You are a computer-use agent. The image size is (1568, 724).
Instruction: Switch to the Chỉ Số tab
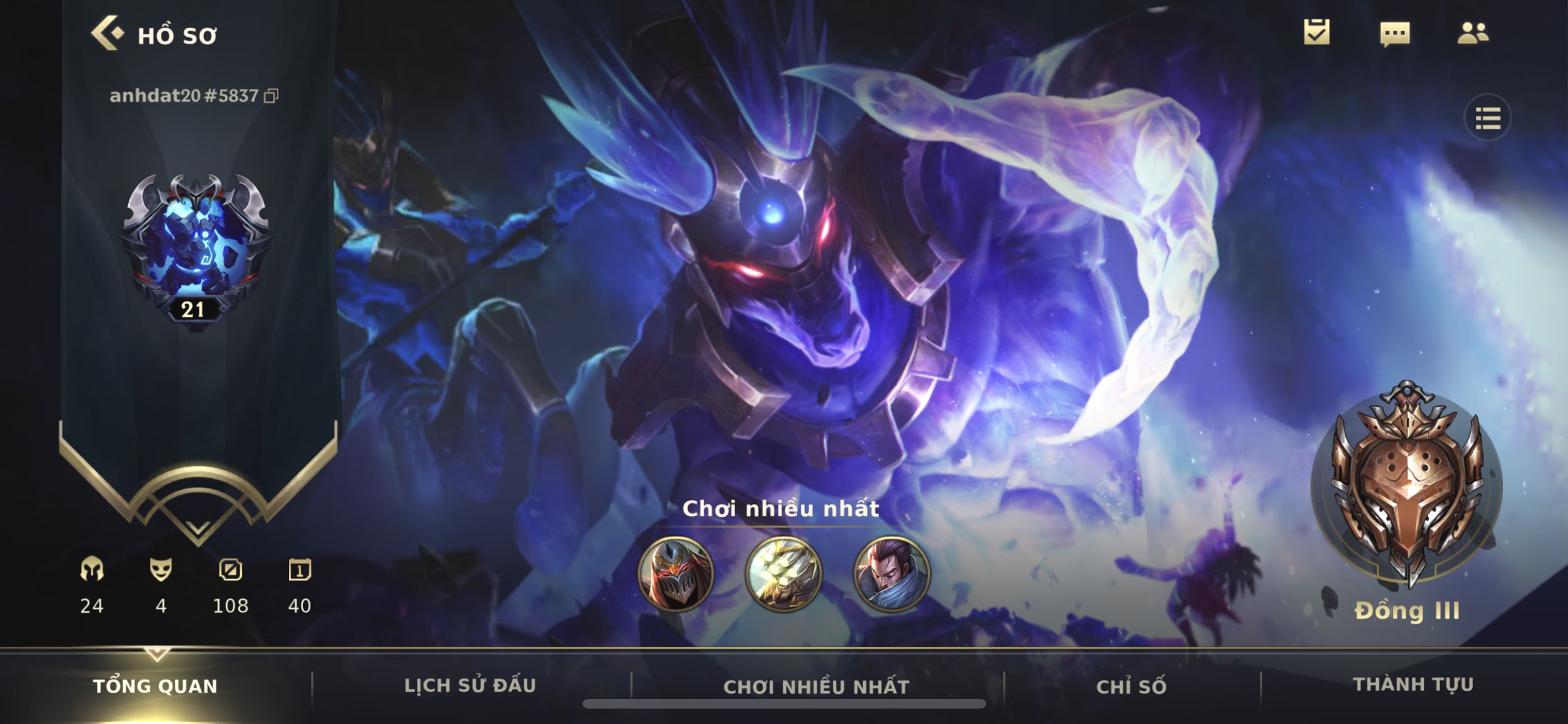click(1131, 687)
